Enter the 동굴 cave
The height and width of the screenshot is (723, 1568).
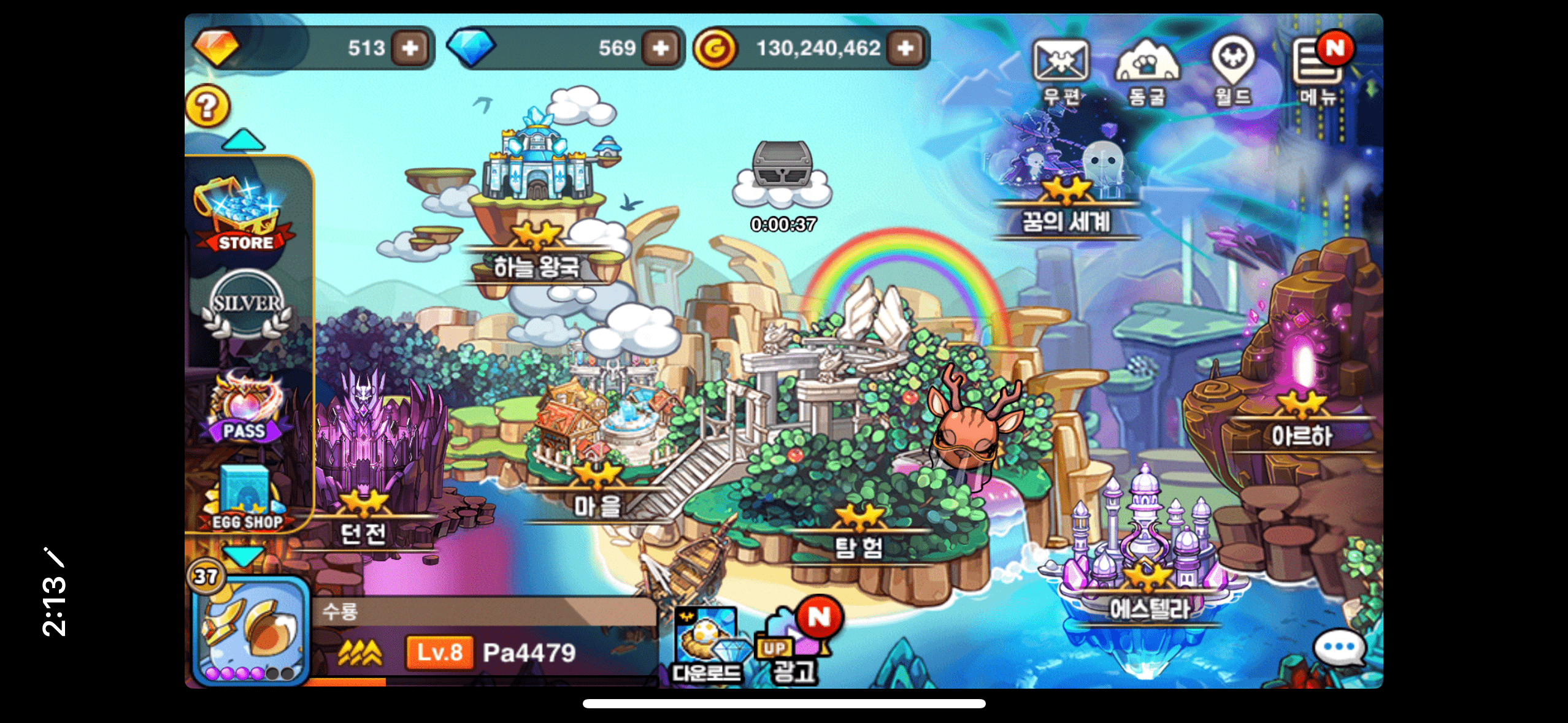tap(1147, 70)
